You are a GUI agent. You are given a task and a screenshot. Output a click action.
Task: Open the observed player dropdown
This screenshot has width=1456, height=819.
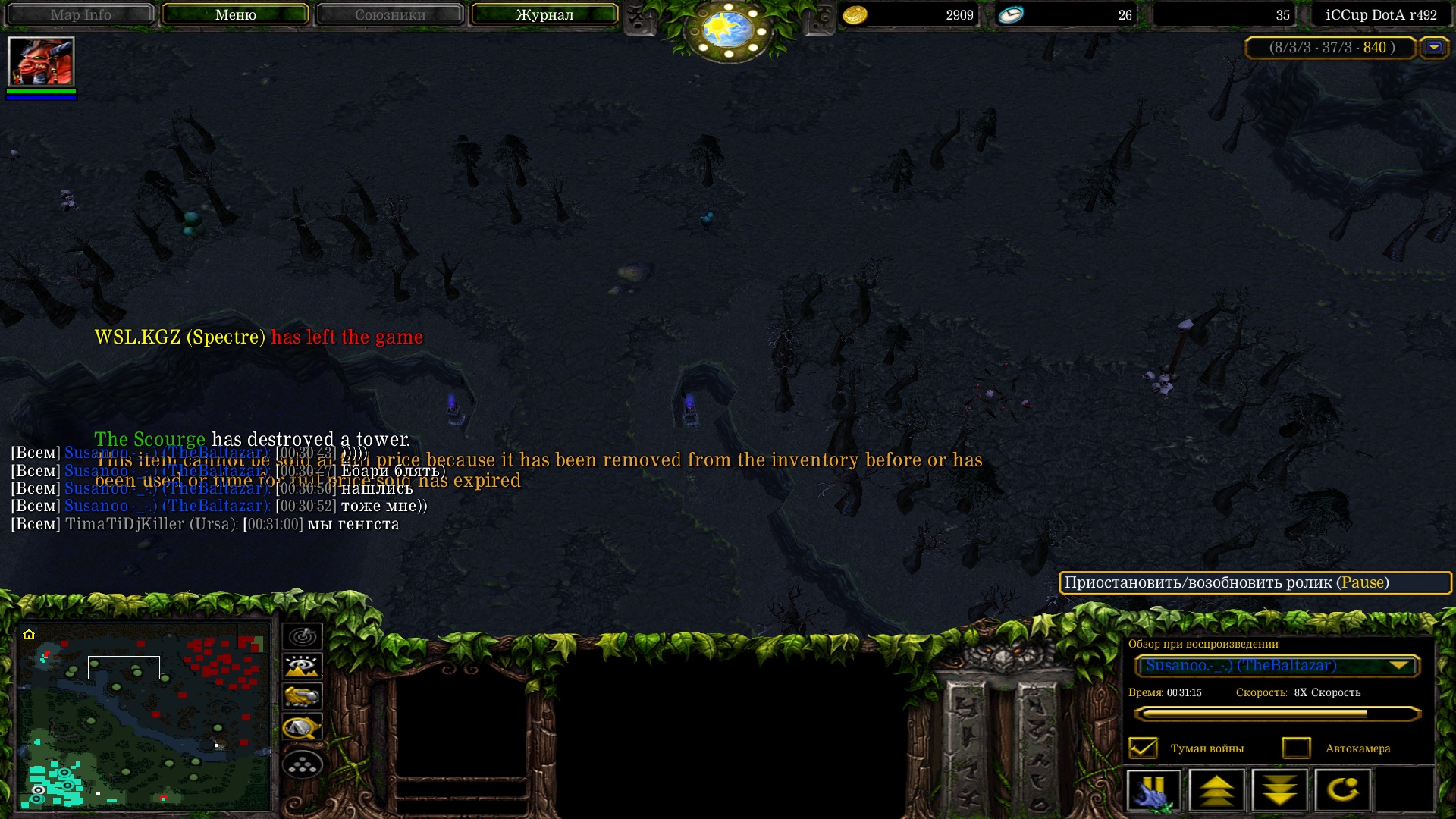click(x=1277, y=666)
